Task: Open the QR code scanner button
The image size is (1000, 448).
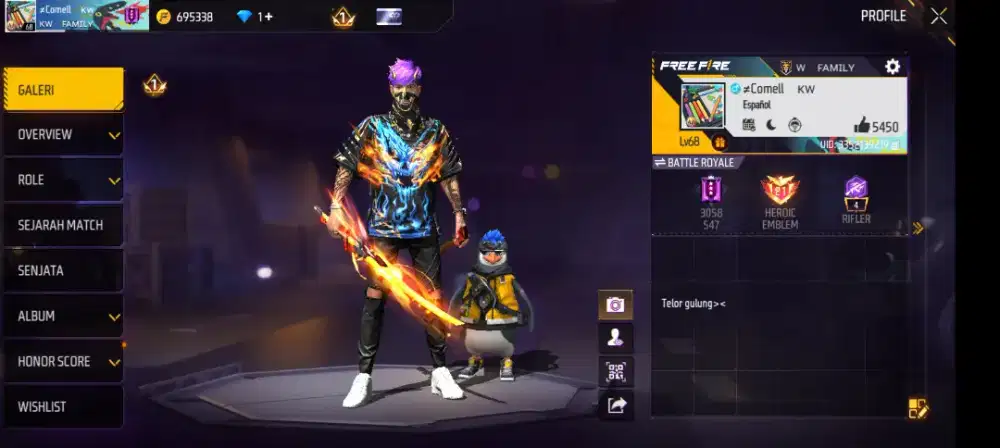Action: click(615, 372)
